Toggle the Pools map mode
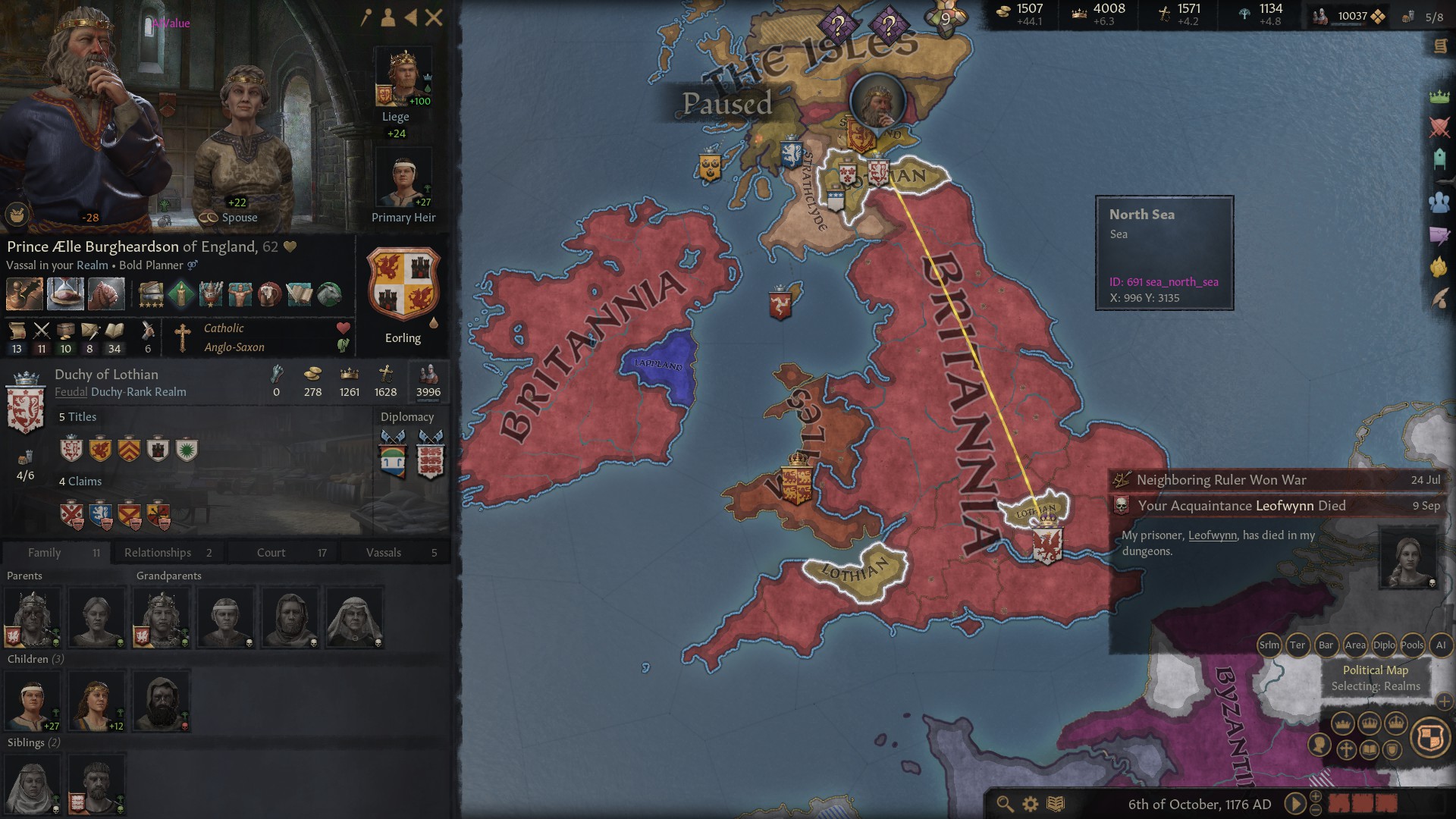Screen dimensions: 1456x819 [1412, 646]
